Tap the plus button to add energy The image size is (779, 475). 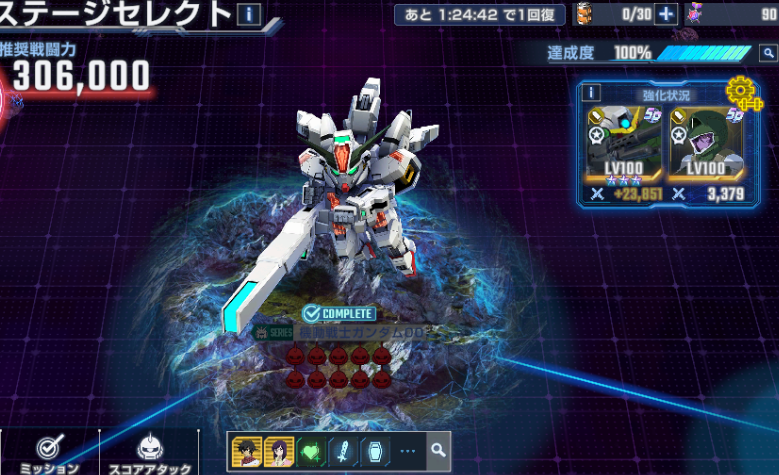point(666,14)
